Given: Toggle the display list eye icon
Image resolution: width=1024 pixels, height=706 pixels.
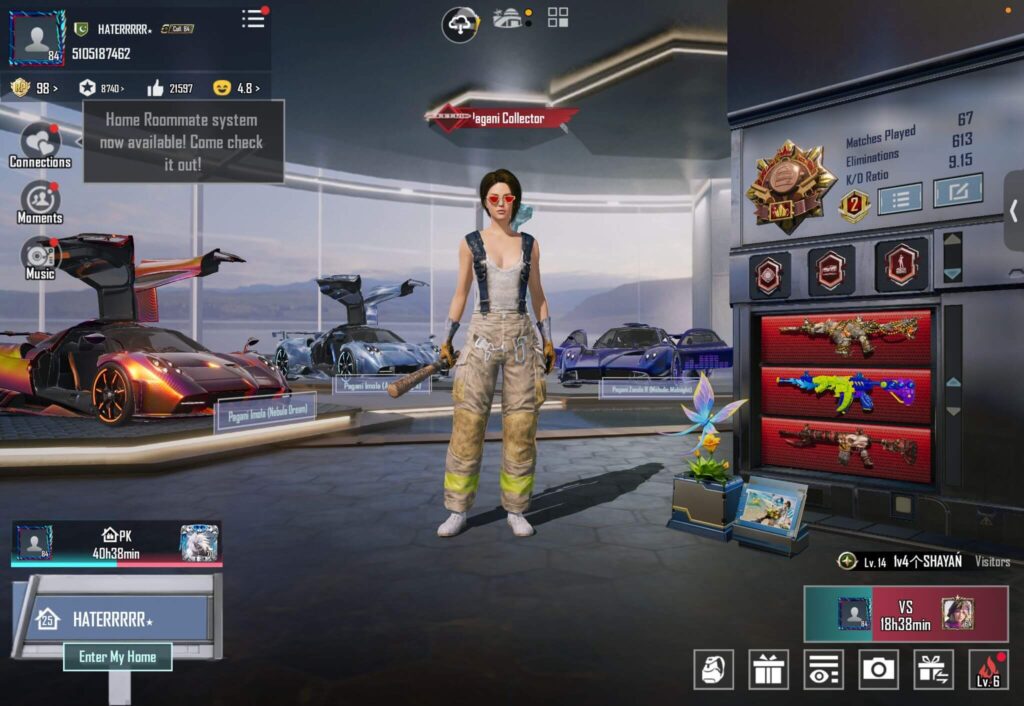Looking at the screenshot, I should click(823, 669).
